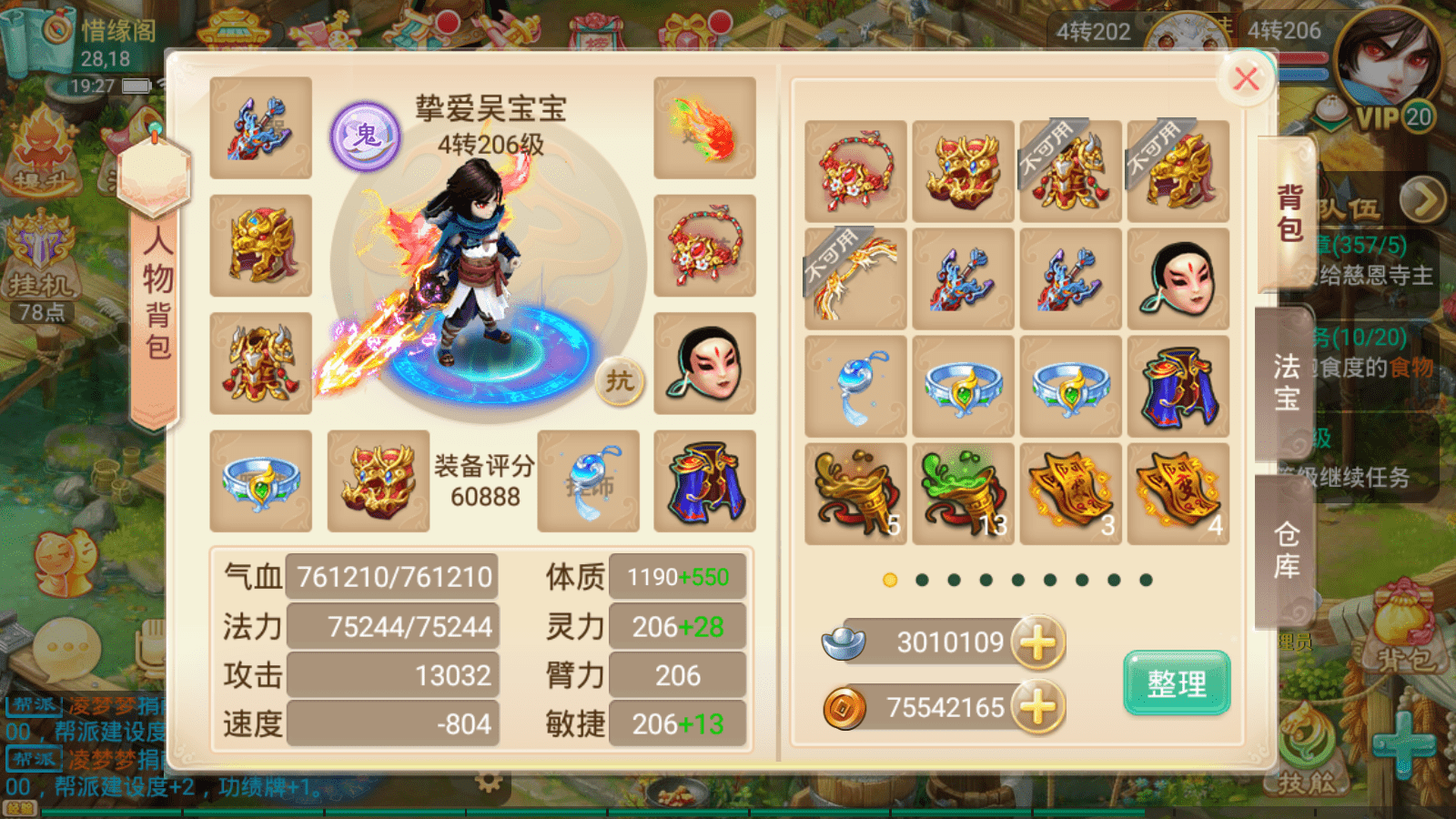Select the unusable golden bow item

(x=855, y=279)
